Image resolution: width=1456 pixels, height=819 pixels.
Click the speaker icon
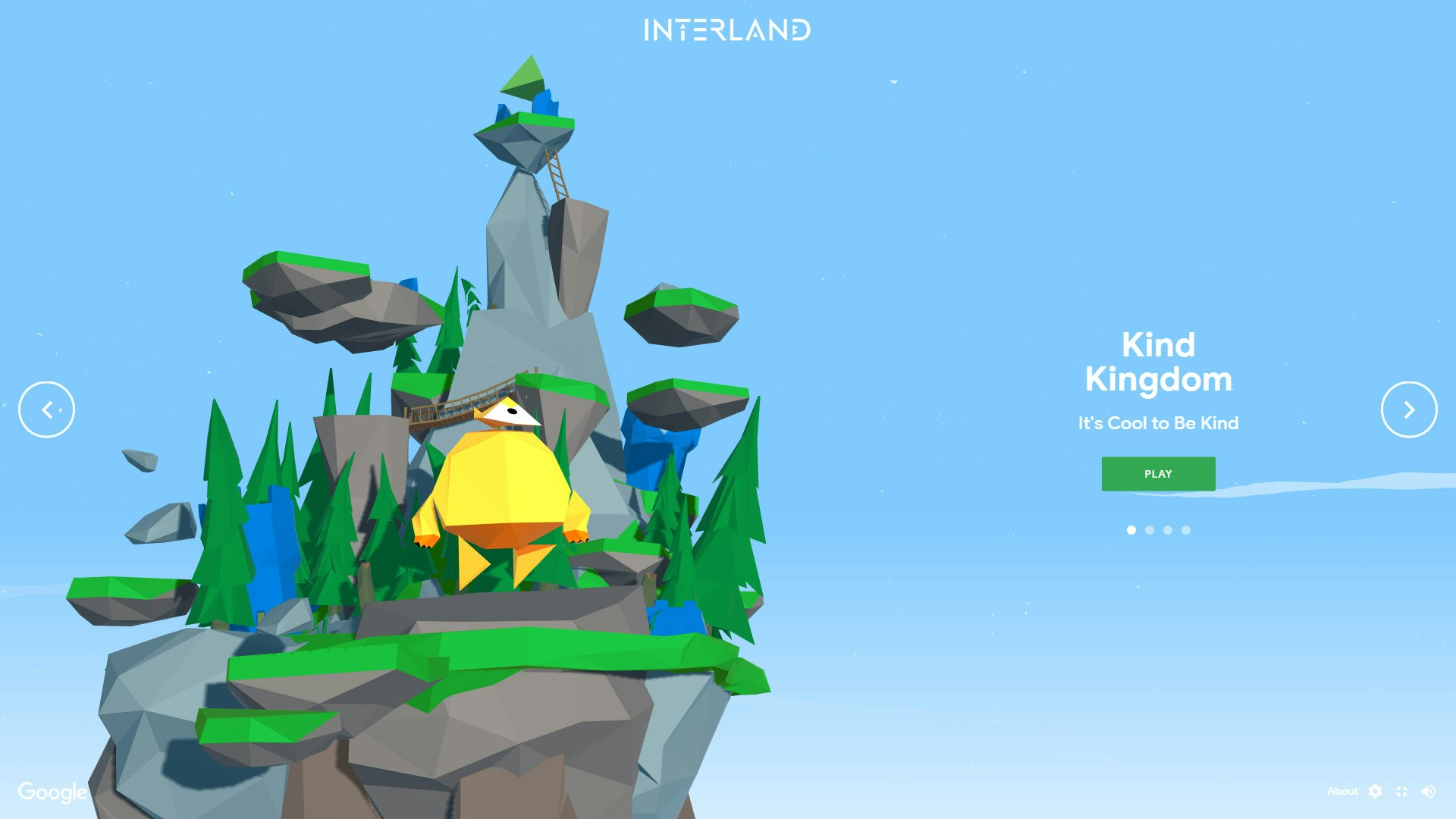pos(1429,791)
